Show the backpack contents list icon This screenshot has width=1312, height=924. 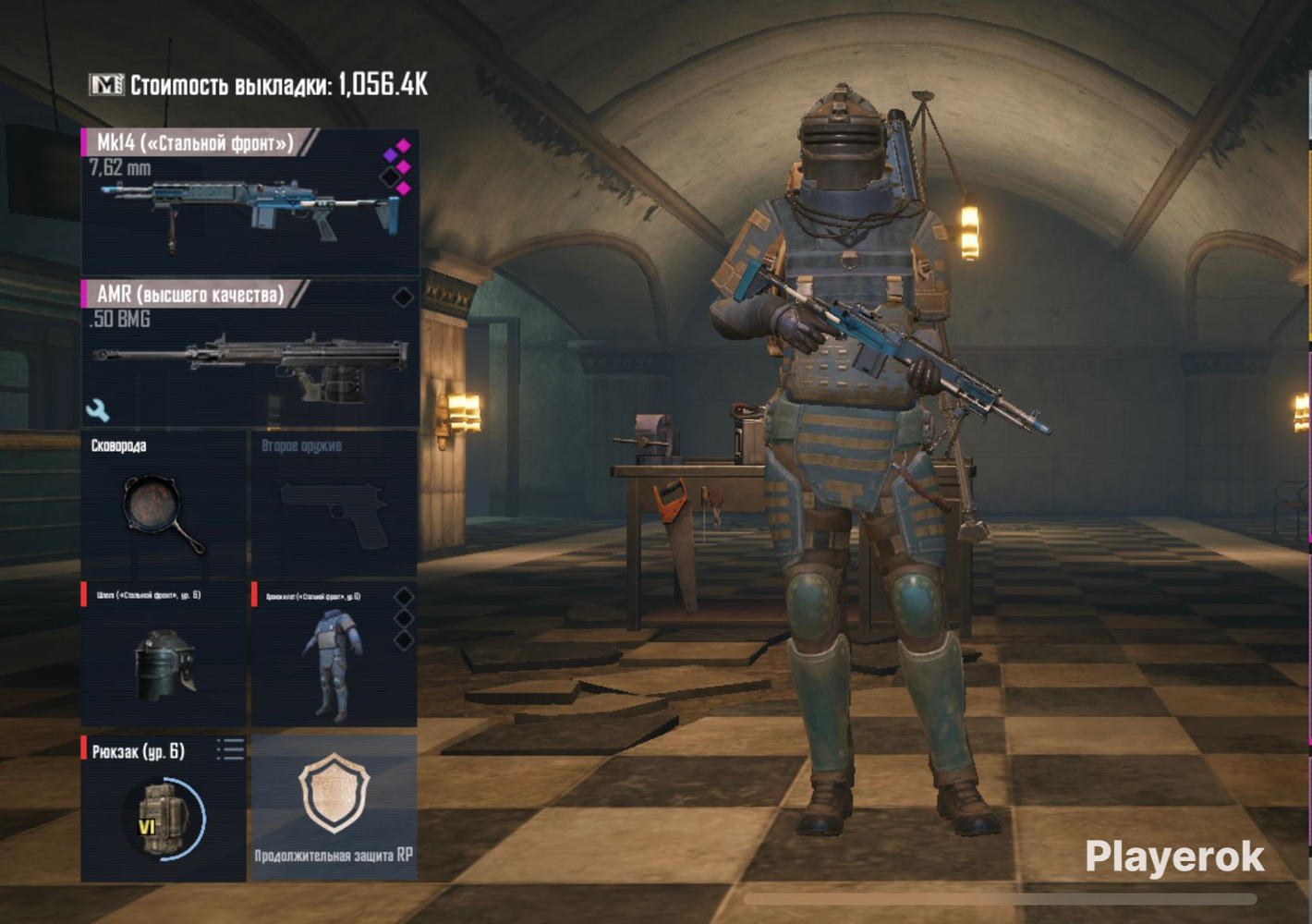click(230, 749)
